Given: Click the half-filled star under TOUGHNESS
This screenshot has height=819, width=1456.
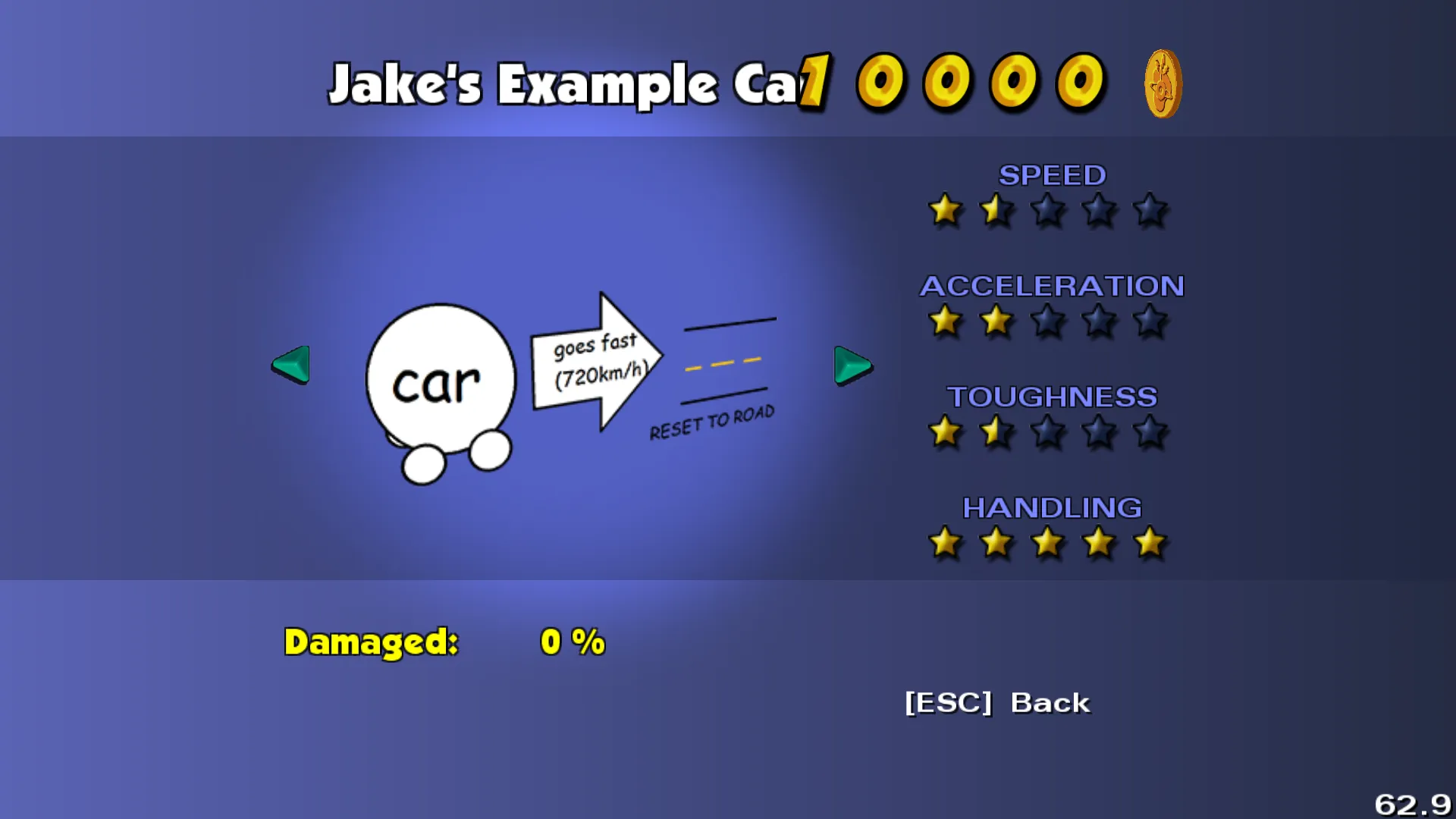Looking at the screenshot, I should [x=996, y=432].
